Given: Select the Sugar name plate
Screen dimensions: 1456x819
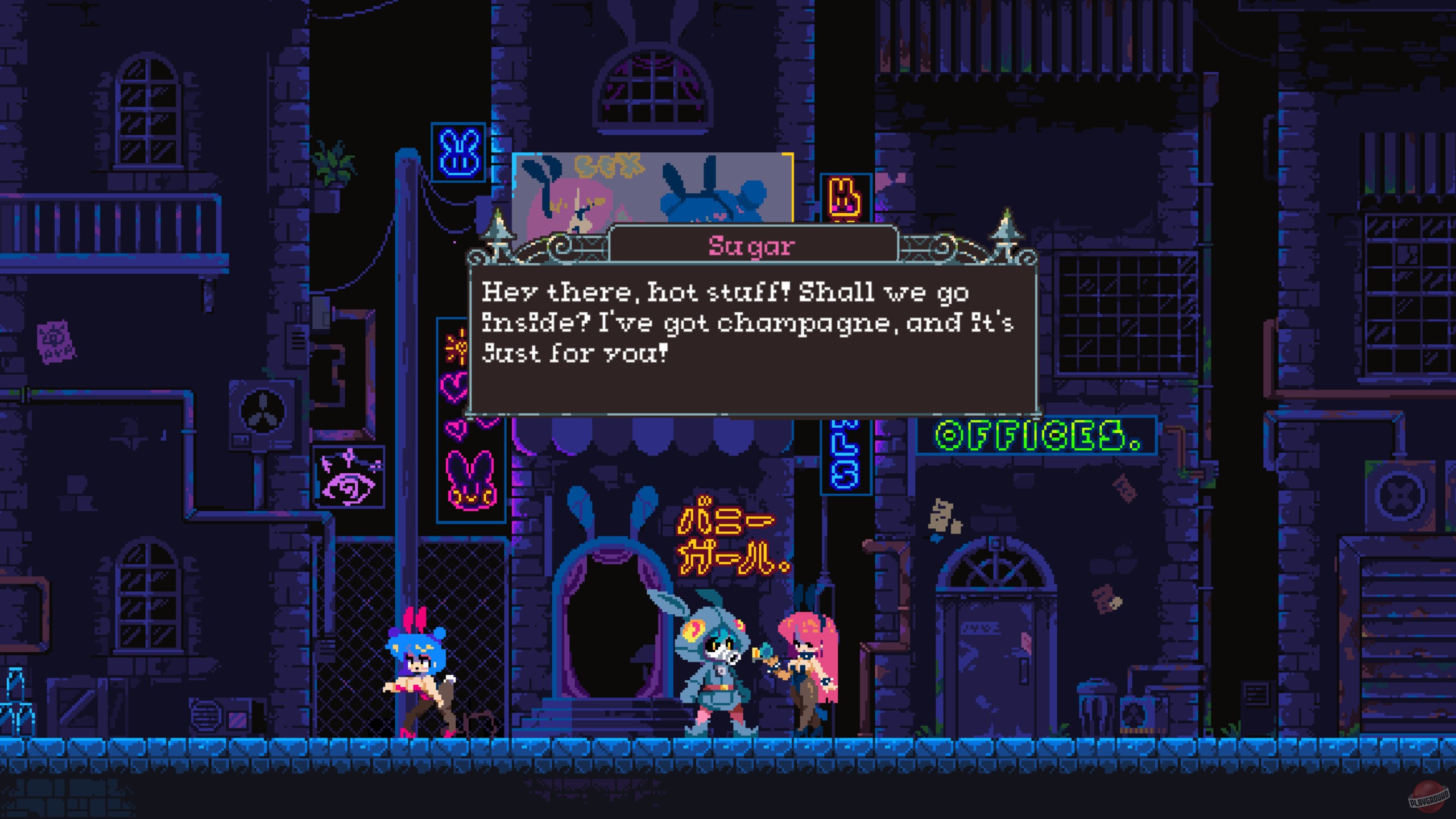Looking at the screenshot, I should point(750,246).
